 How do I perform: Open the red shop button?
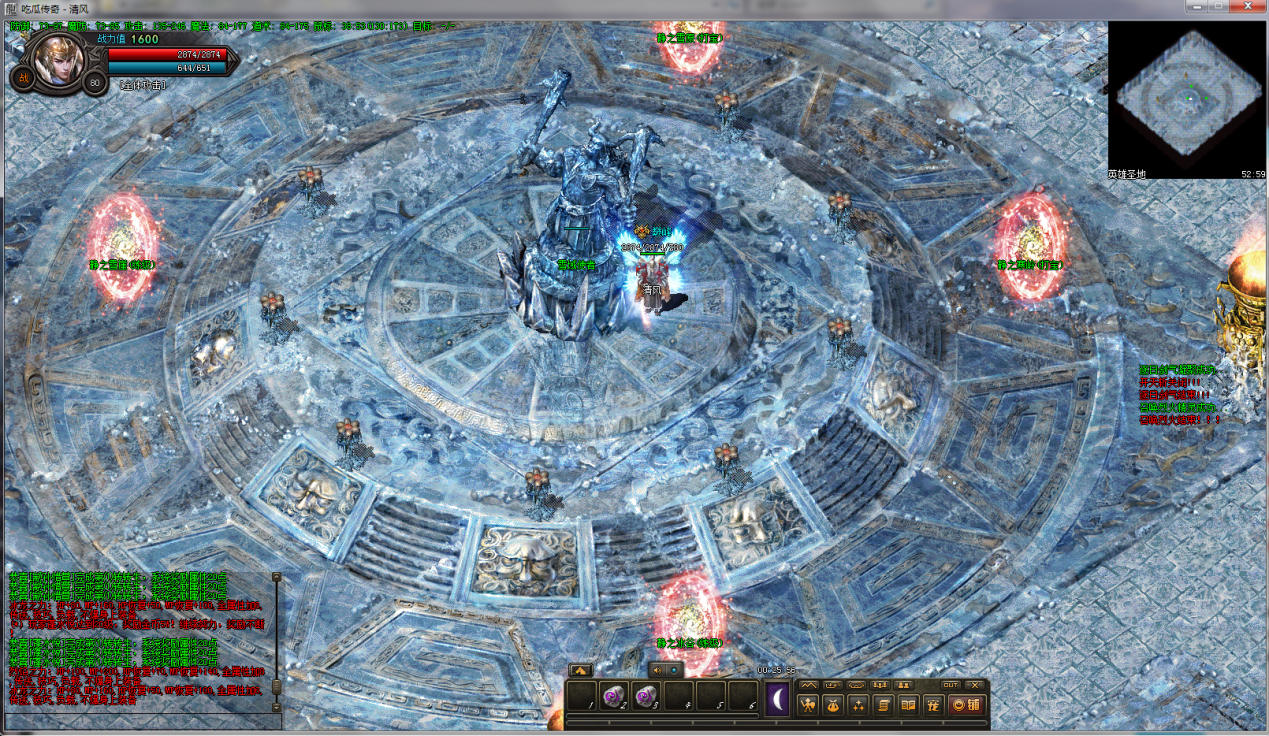click(x=967, y=705)
